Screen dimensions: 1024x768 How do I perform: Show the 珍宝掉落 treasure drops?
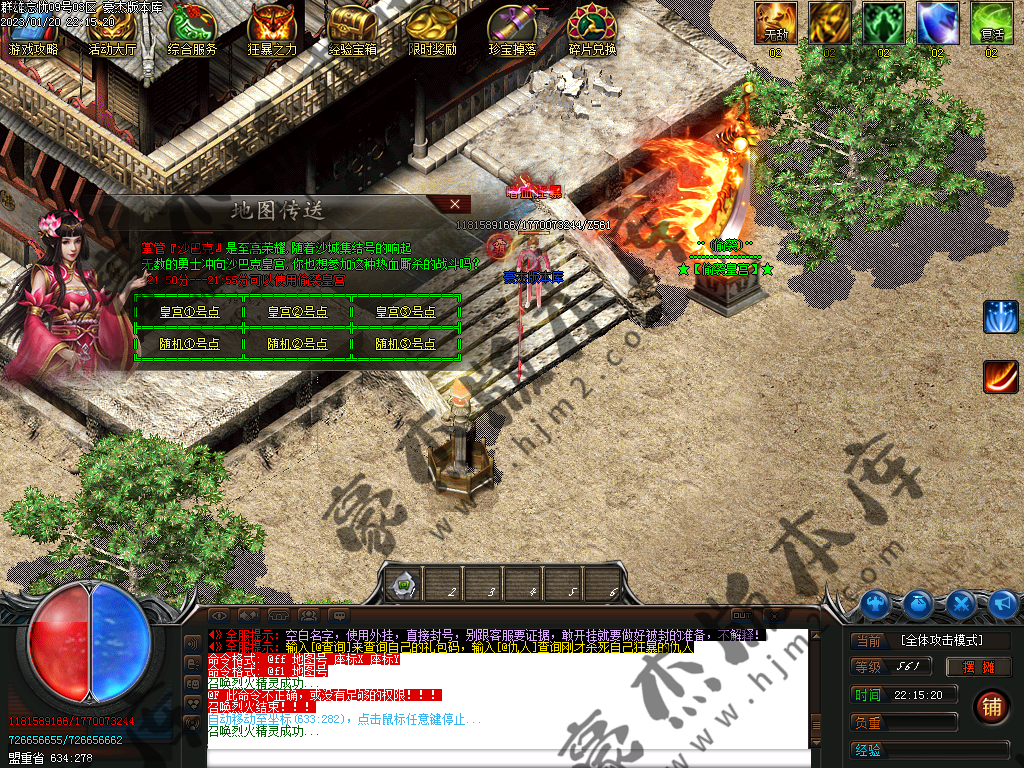[512, 30]
